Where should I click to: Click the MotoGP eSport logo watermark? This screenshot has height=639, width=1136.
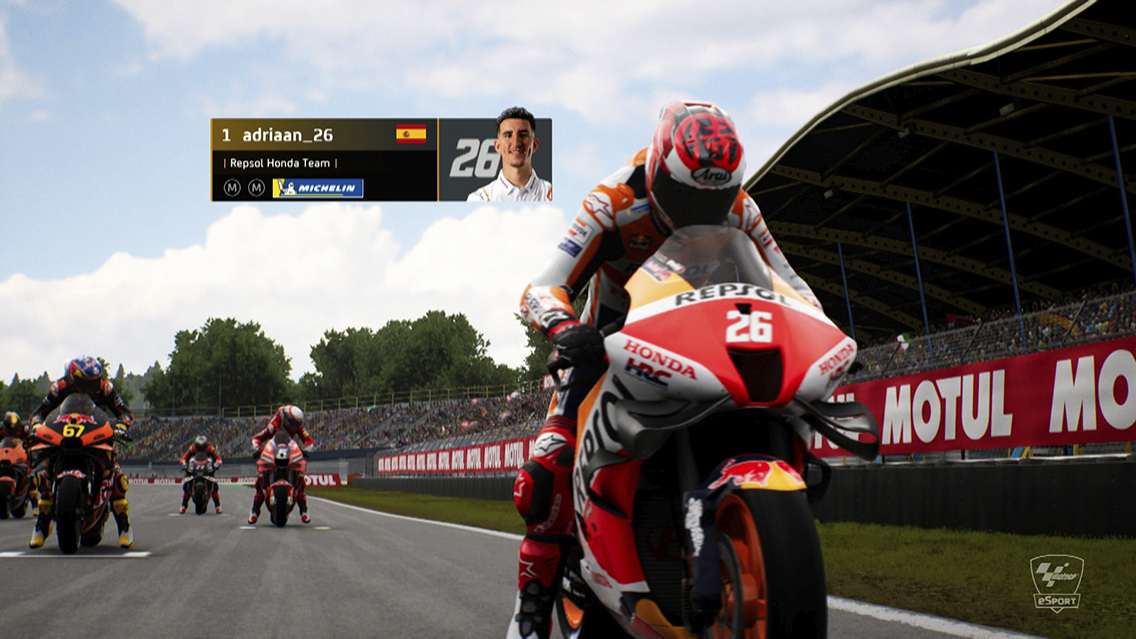coord(1057,582)
